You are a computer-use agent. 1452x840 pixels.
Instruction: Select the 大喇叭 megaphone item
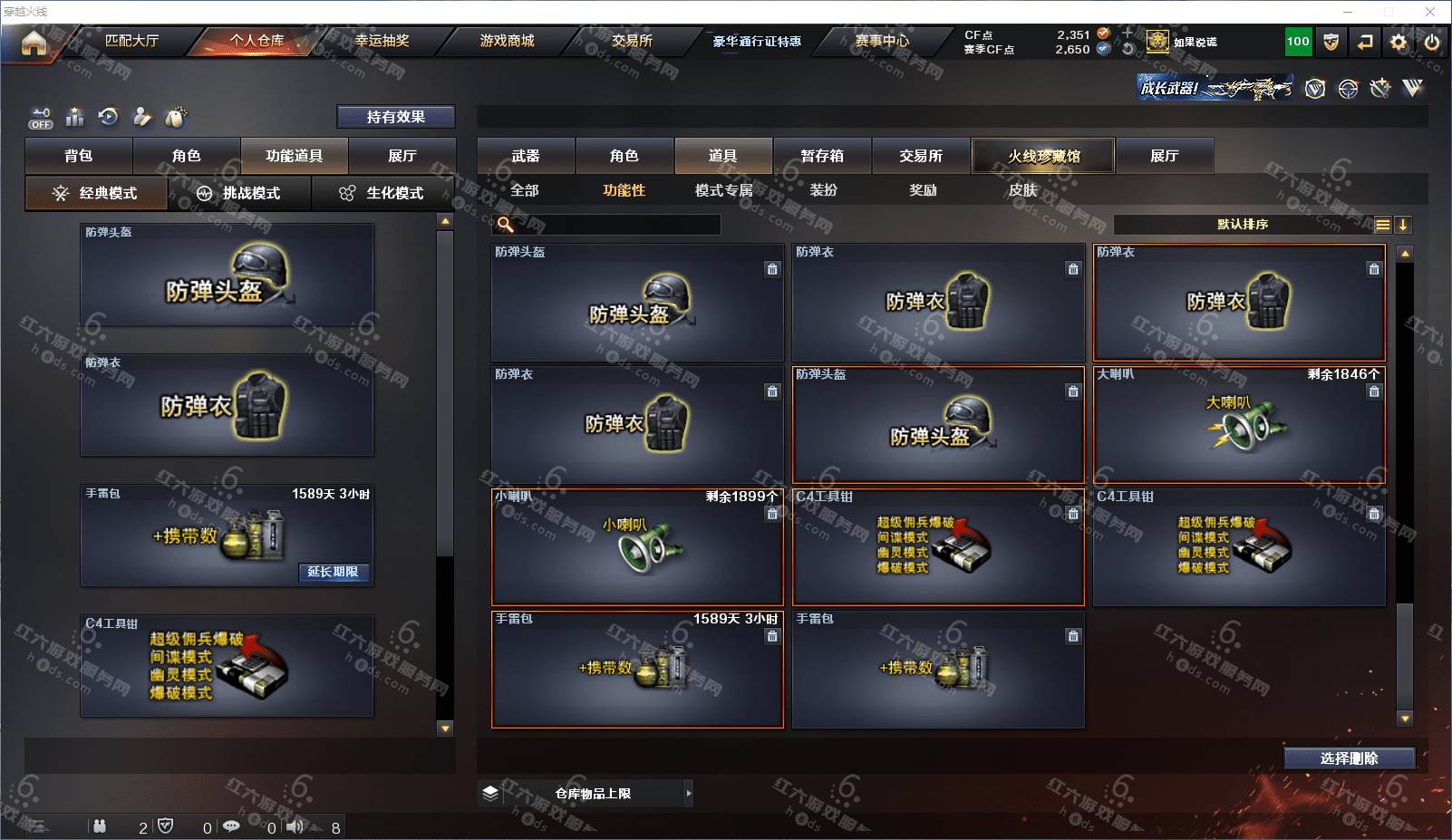(1239, 424)
